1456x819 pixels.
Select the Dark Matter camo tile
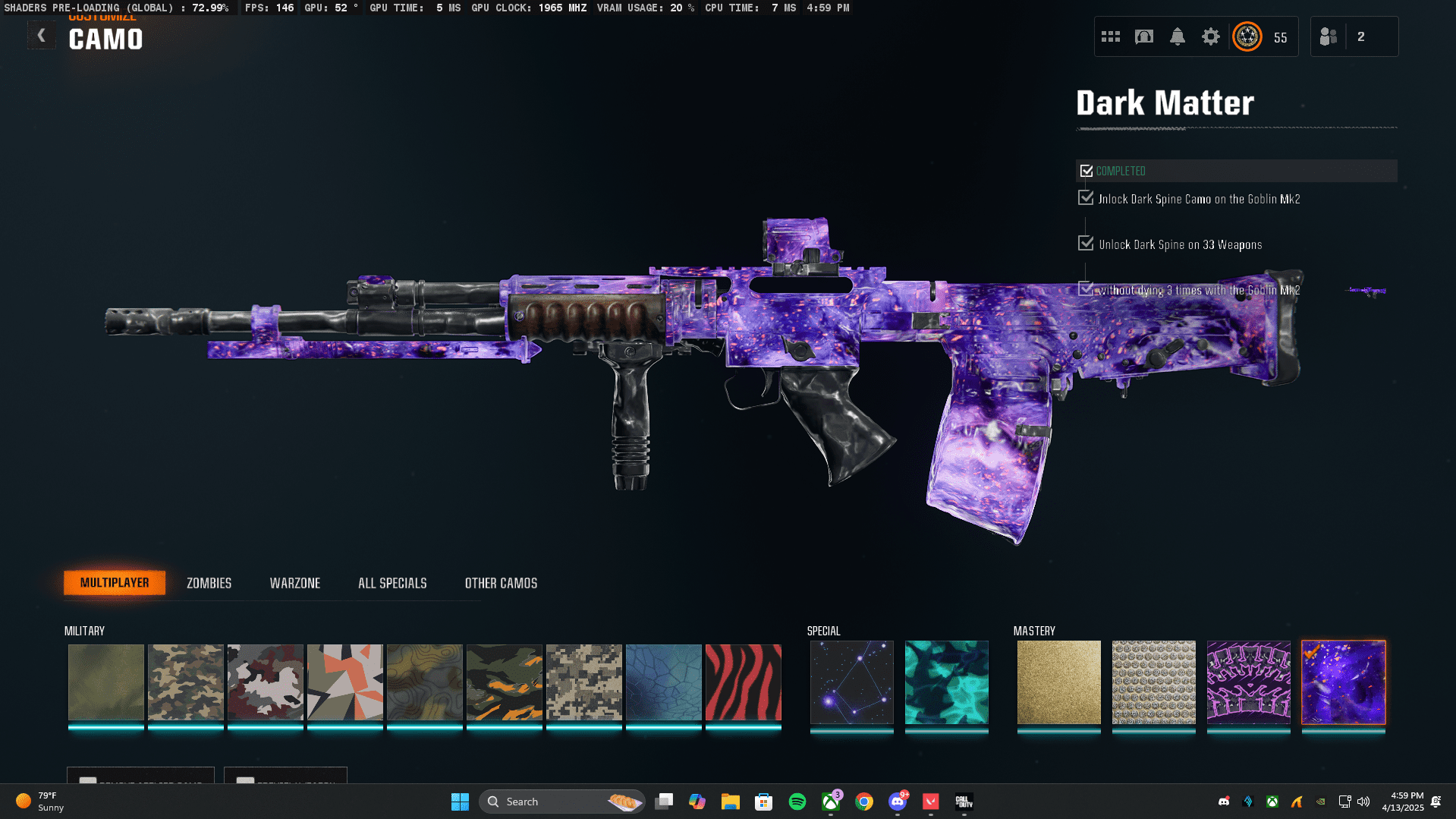click(x=1343, y=682)
